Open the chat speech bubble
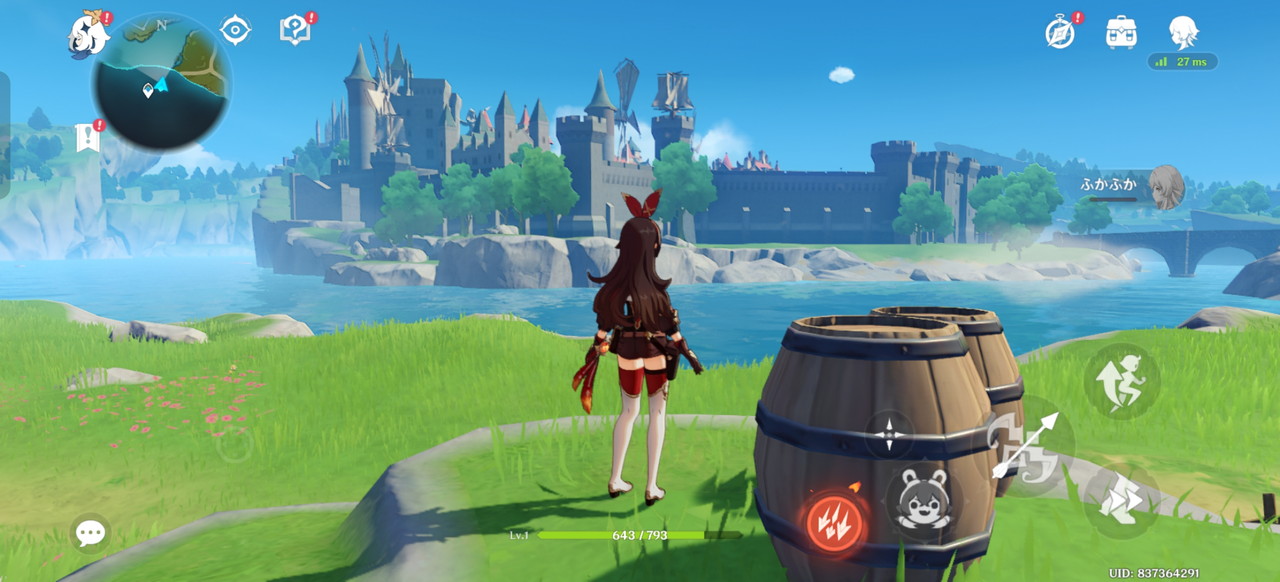The height and width of the screenshot is (582, 1280). tap(90, 533)
